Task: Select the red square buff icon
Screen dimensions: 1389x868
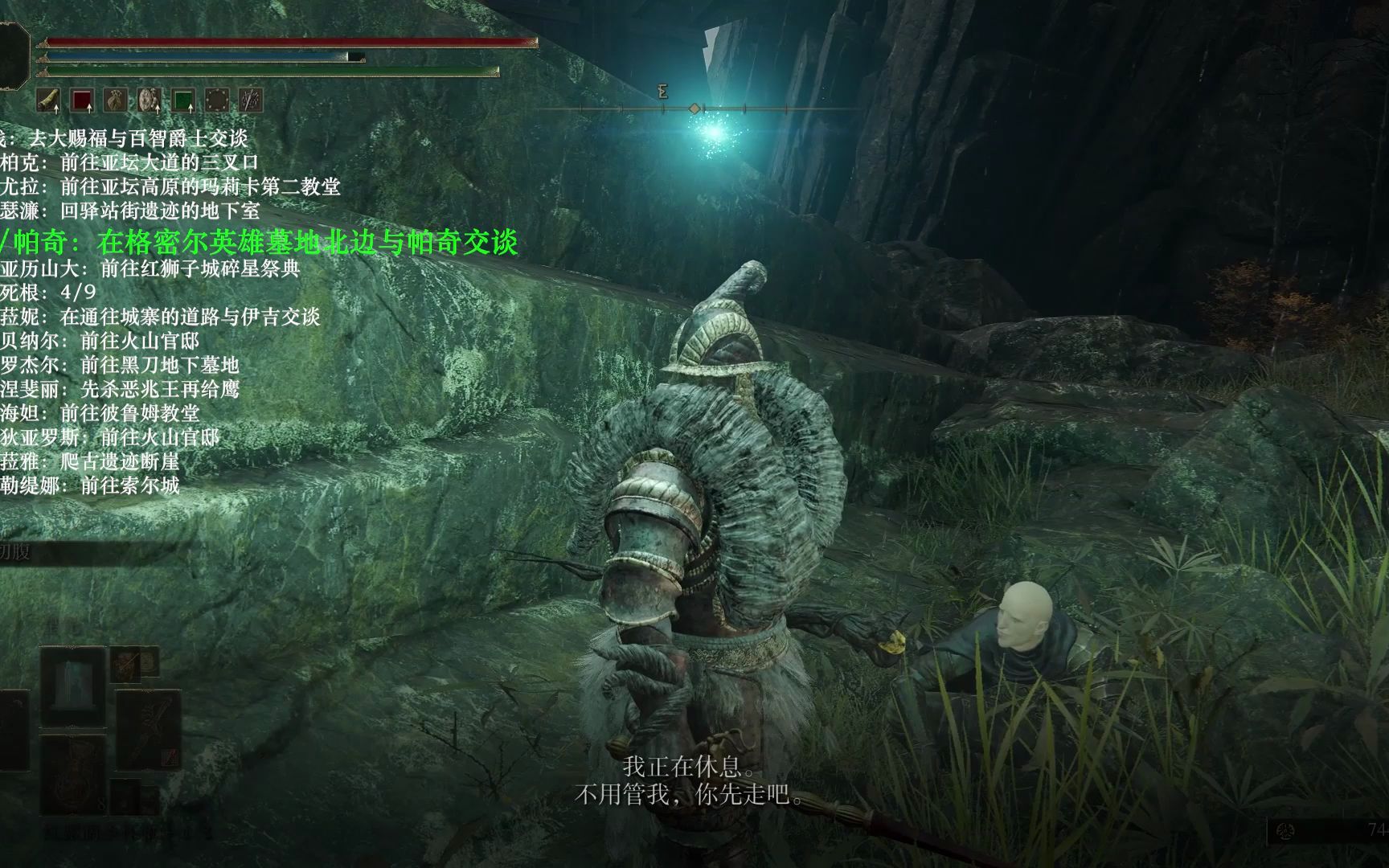Action: tap(82, 100)
